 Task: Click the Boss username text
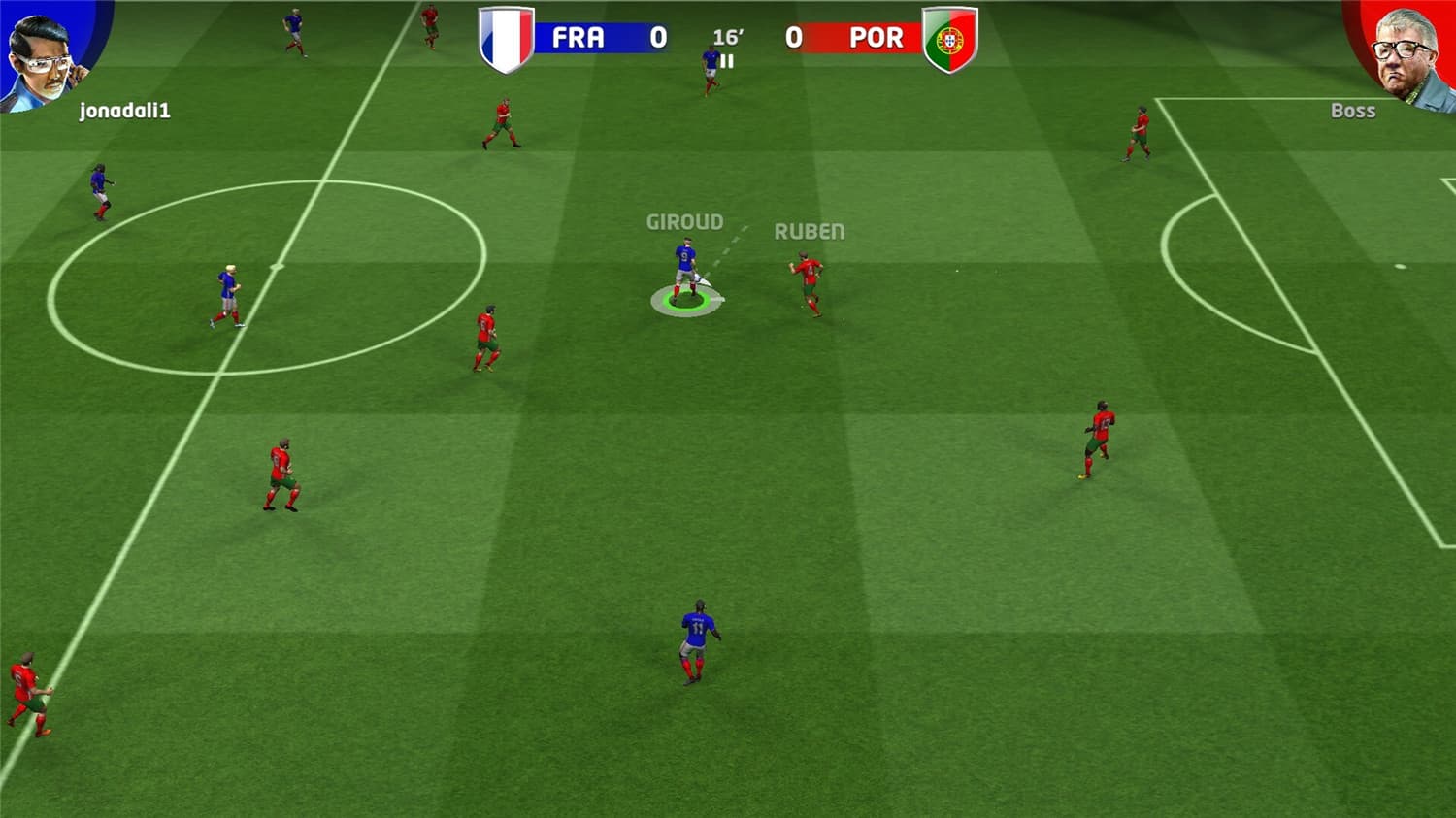(x=1353, y=111)
